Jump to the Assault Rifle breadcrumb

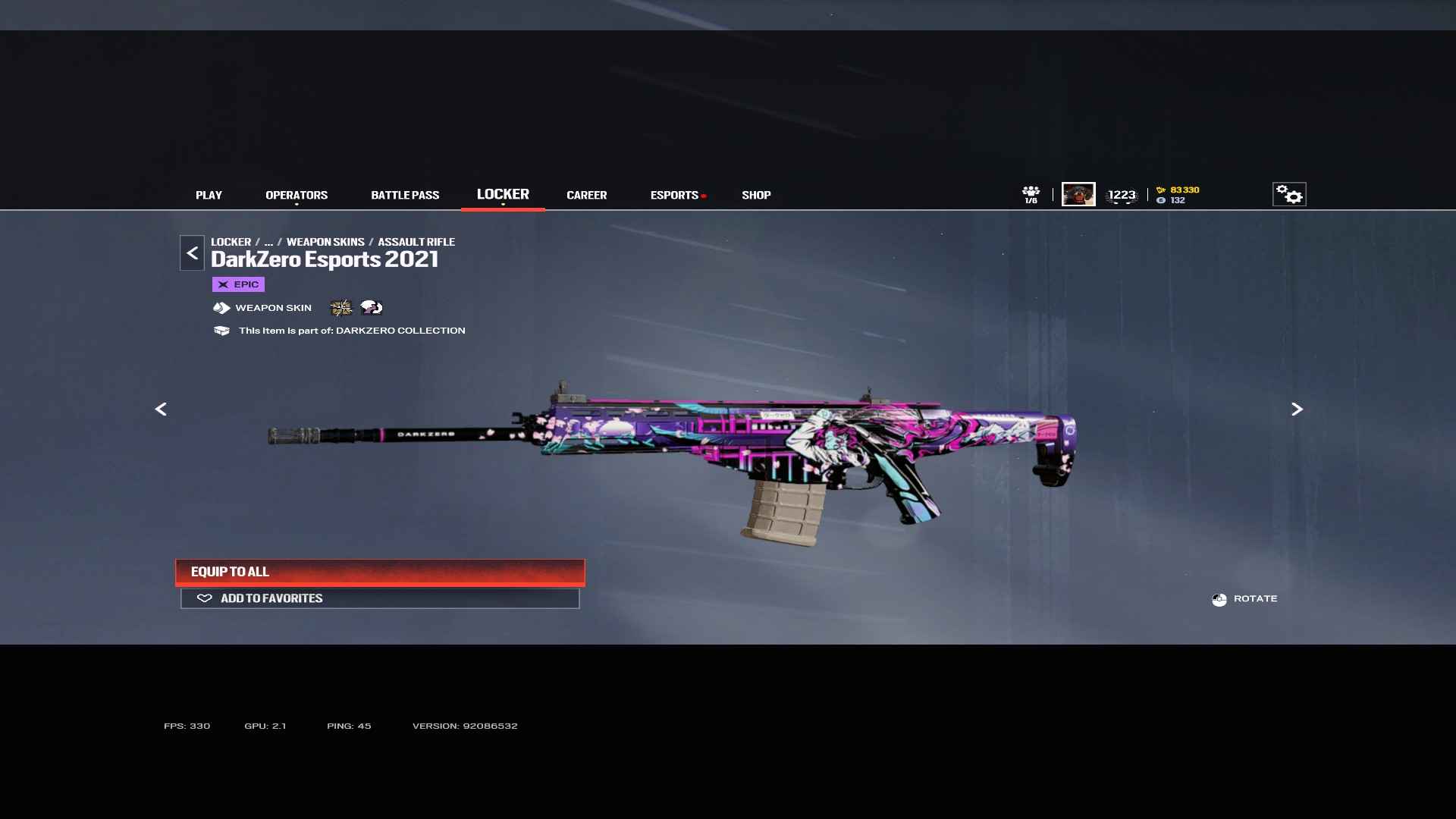(416, 242)
